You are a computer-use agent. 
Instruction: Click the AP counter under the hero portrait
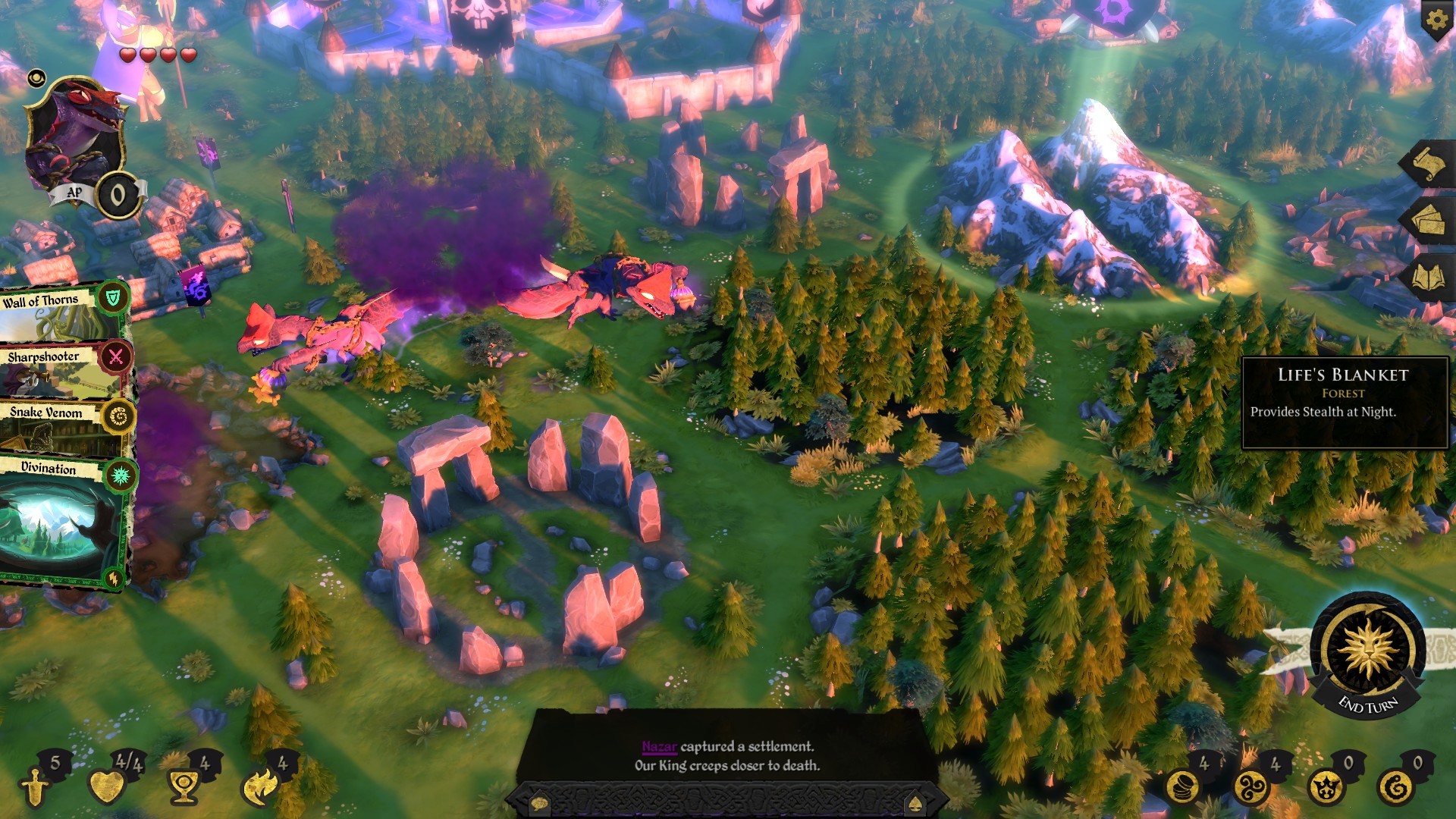118,192
